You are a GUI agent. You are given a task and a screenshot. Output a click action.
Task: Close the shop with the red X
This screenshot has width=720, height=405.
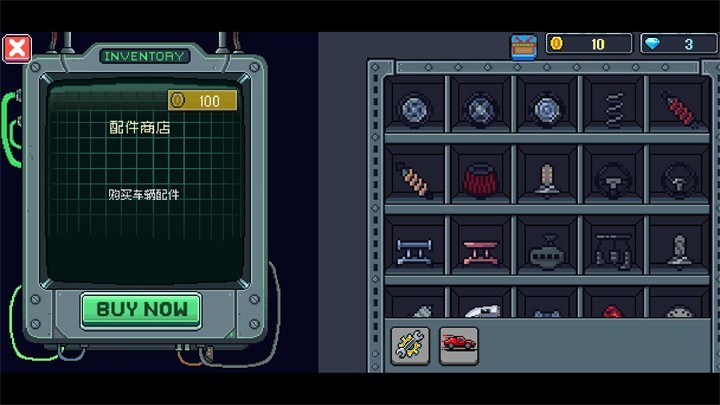[x=17, y=47]
